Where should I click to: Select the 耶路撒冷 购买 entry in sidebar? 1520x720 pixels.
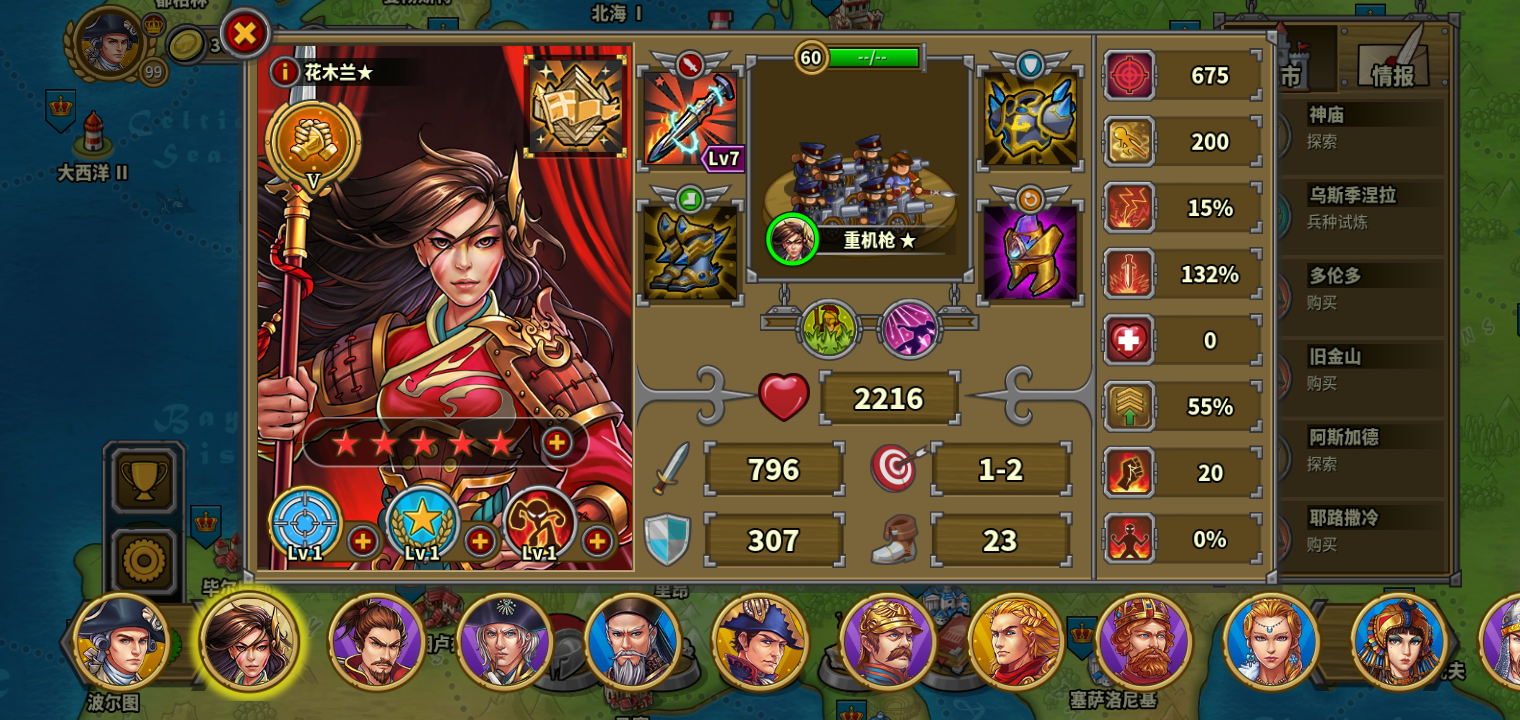[x=1360, y=531]
